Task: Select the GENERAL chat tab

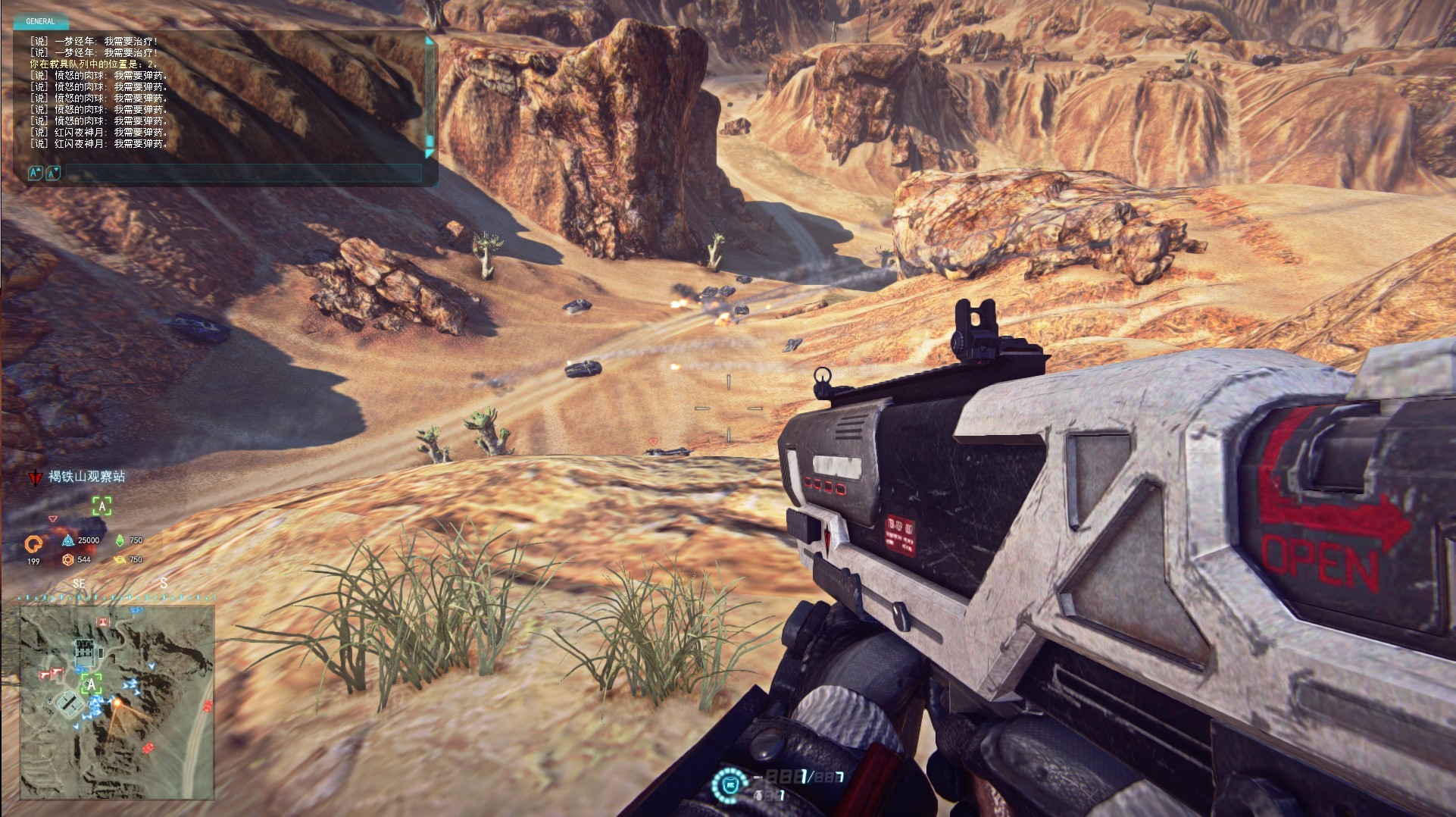Action: point(40,21)
